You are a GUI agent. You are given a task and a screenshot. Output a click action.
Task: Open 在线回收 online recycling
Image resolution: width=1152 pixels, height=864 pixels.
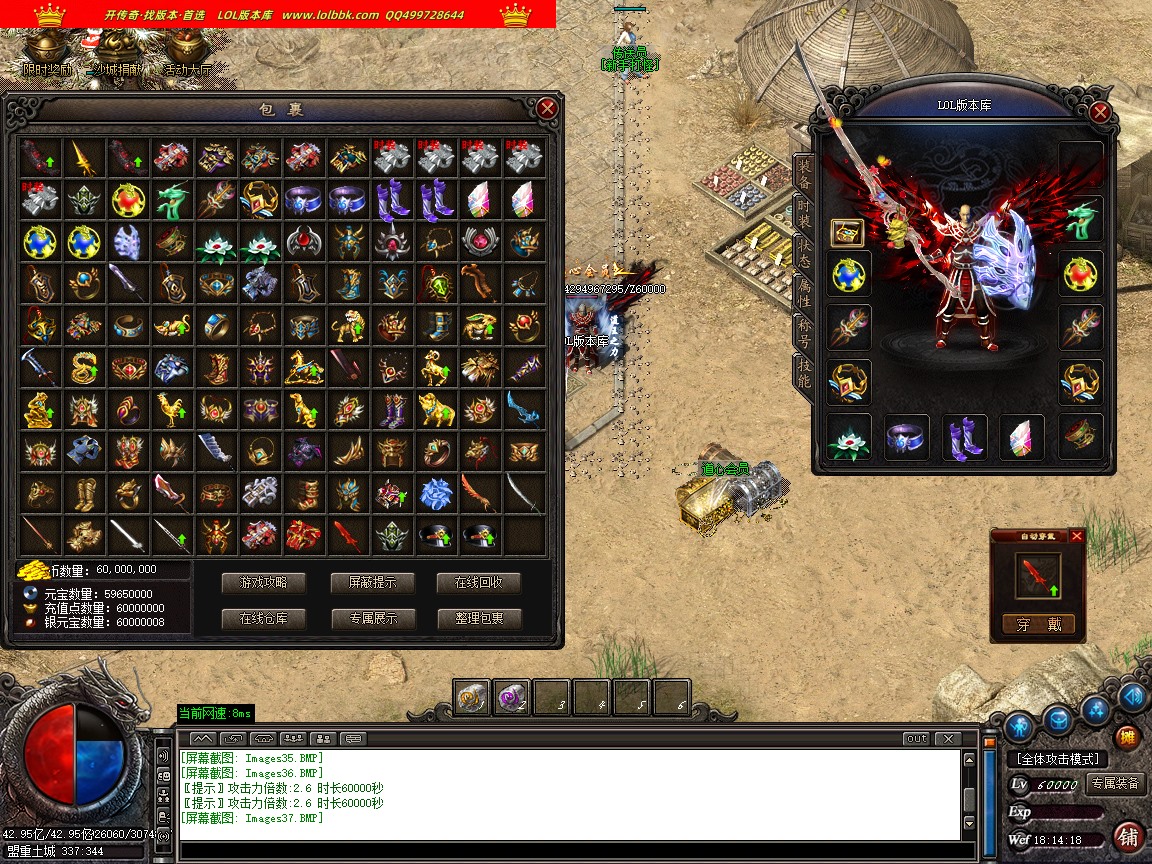479,583
